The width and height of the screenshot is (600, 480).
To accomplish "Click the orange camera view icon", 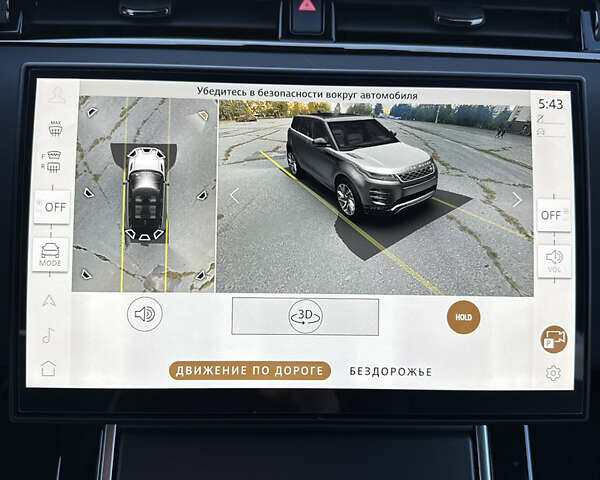I will [x=553, y=339].
